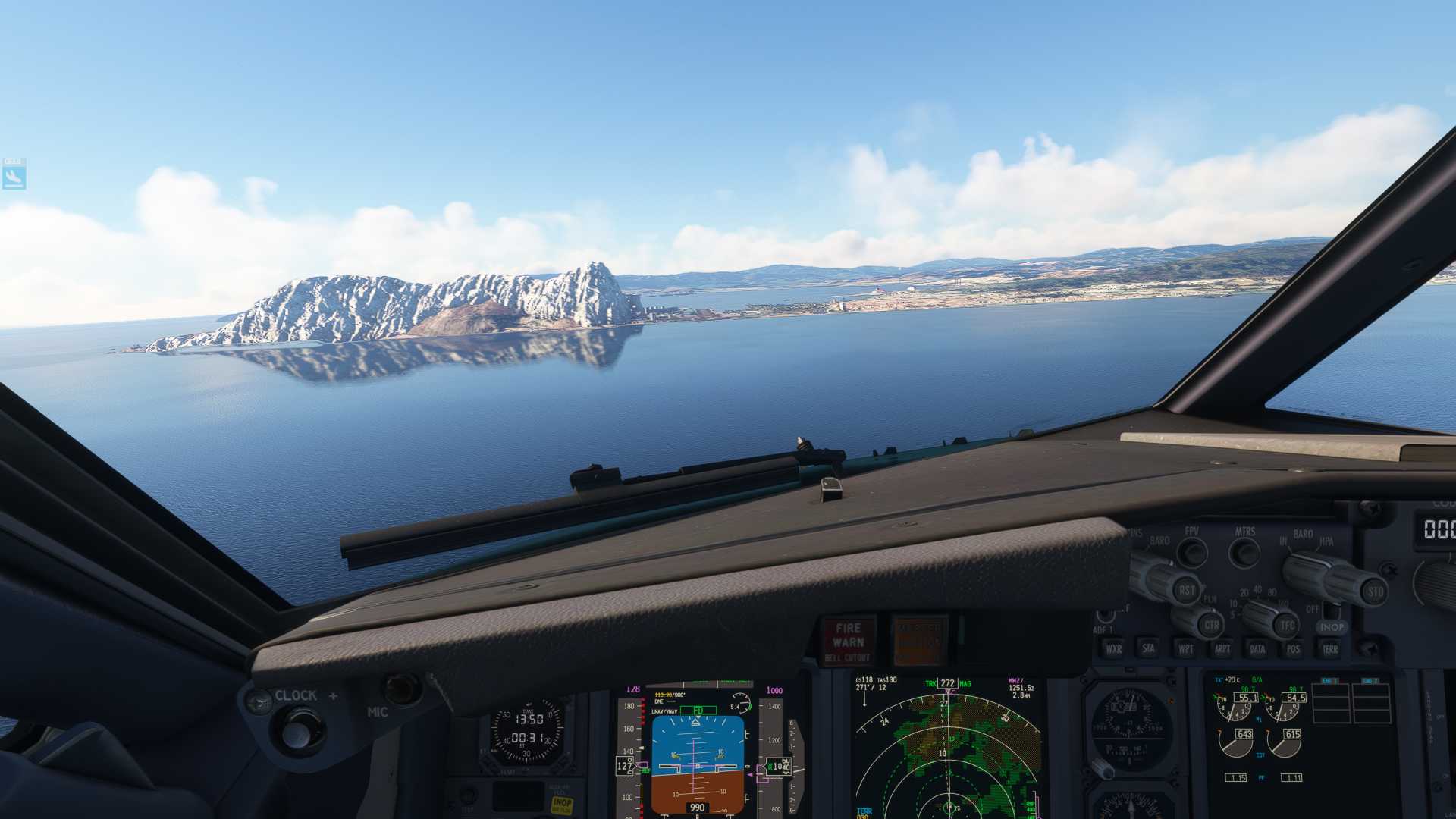Toggle the TFC traffic display button
Image resolution: width=1456 pixels, height=819 pixels.
tap(1287, 626)
